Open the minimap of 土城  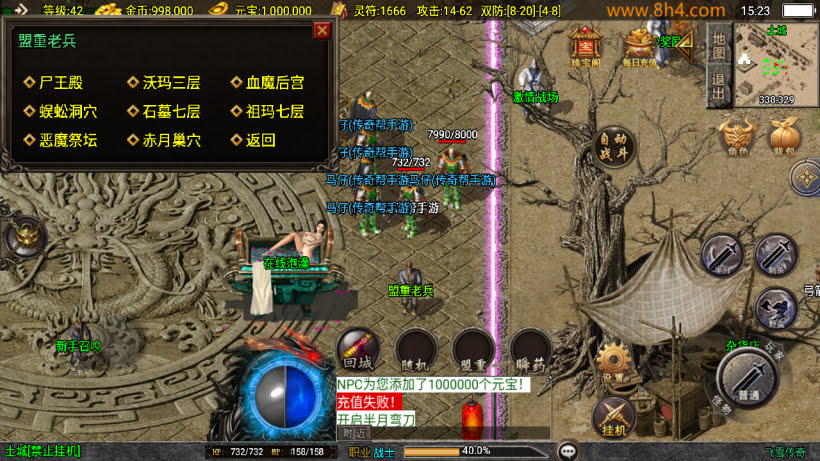[776, 62]
